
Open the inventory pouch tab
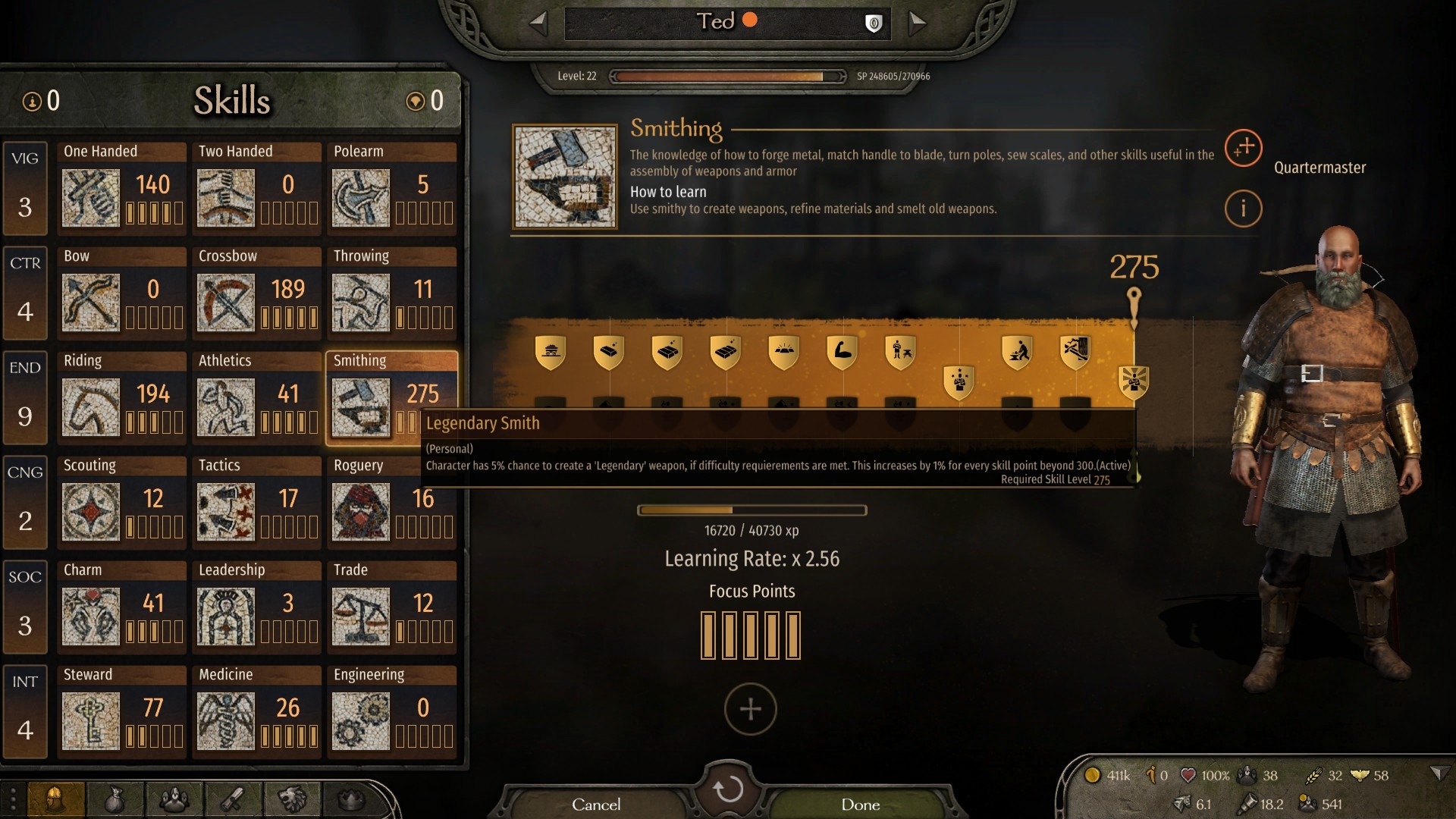tap(115, 799)
